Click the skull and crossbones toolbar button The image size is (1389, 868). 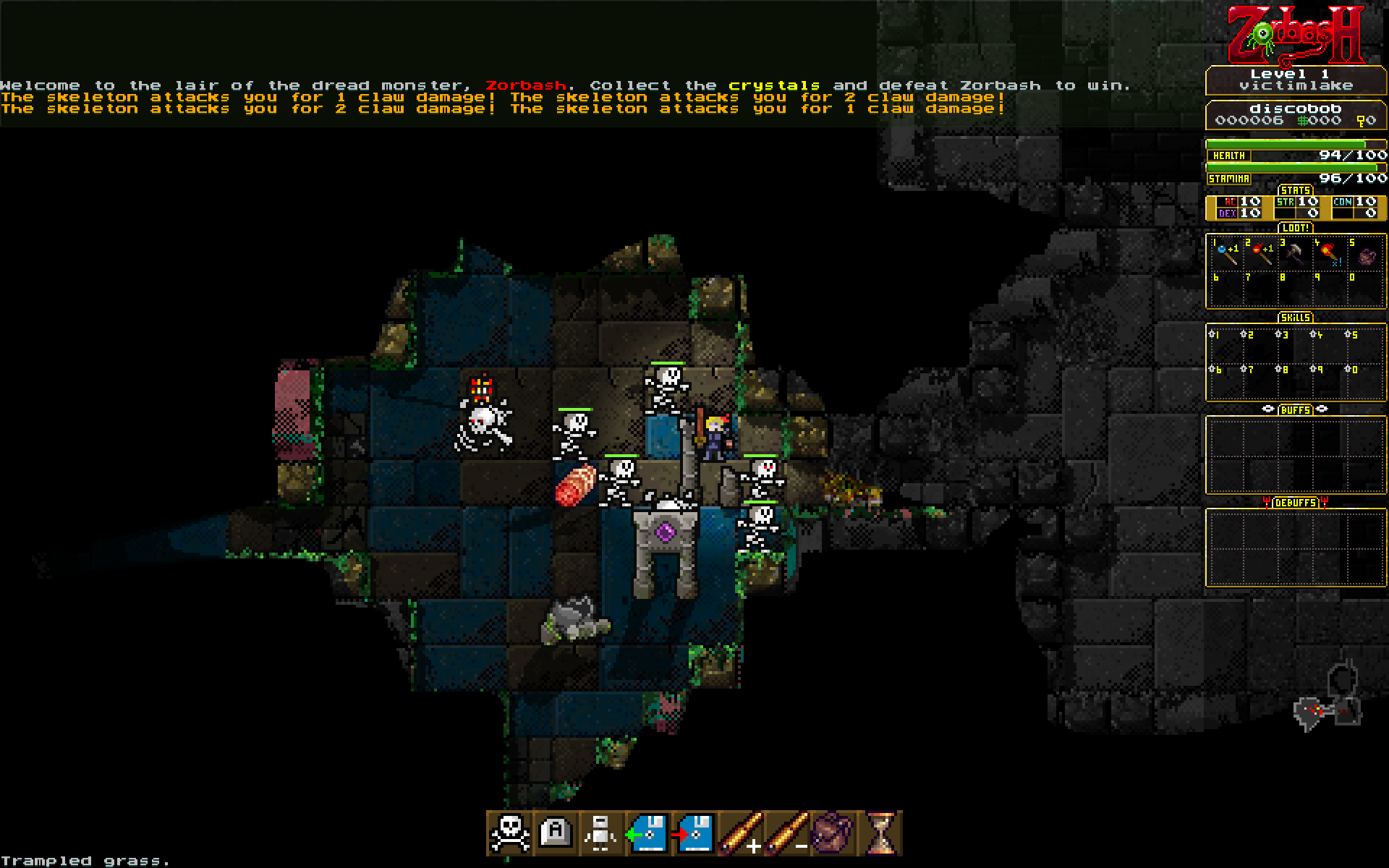(x=510, y=833)
